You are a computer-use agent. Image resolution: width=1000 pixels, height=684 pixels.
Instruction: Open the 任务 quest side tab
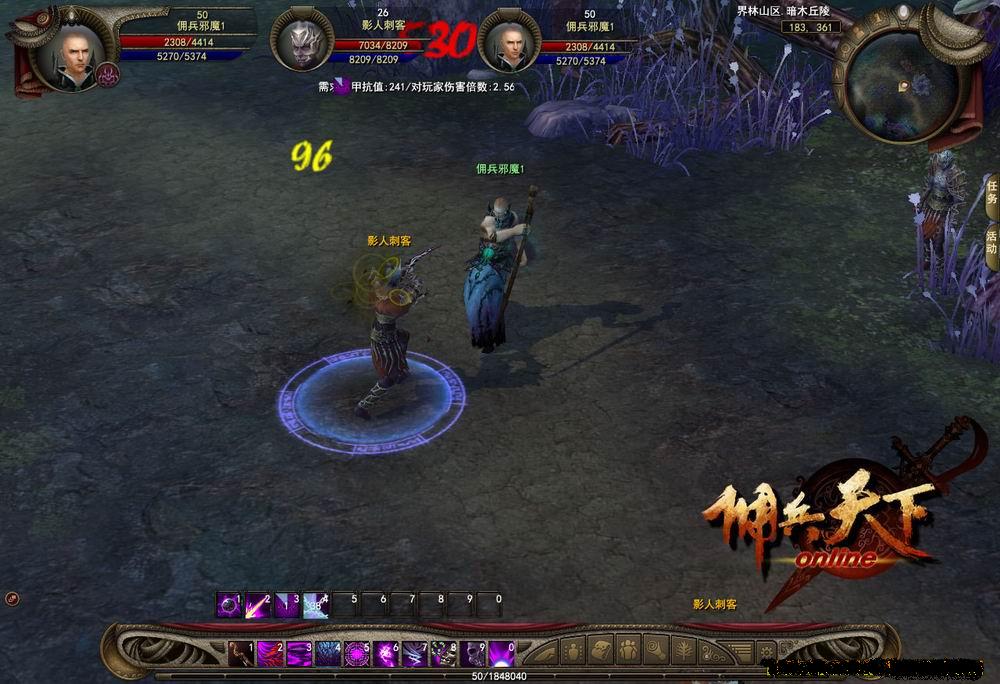[x=991, y=192]
